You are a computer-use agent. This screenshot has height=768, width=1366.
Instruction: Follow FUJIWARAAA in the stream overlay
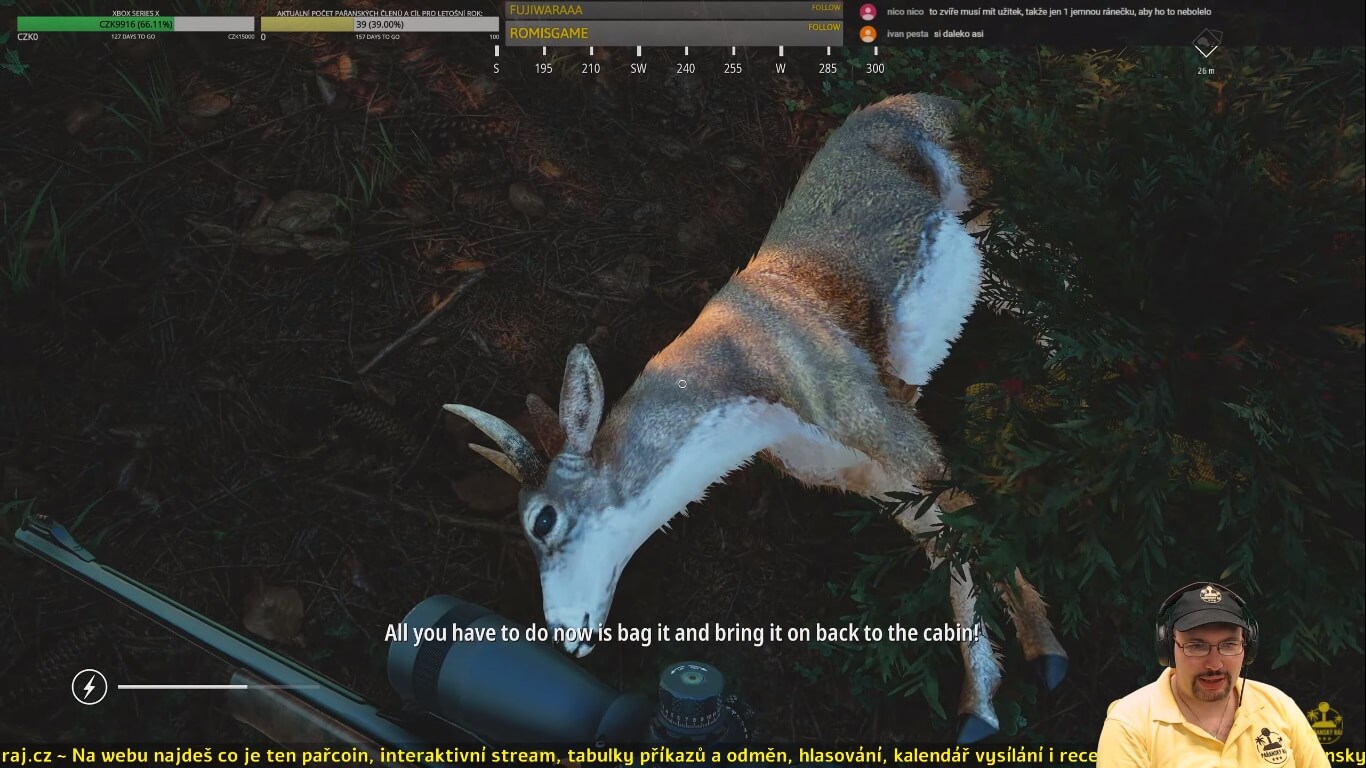click(x=825, y=8)
